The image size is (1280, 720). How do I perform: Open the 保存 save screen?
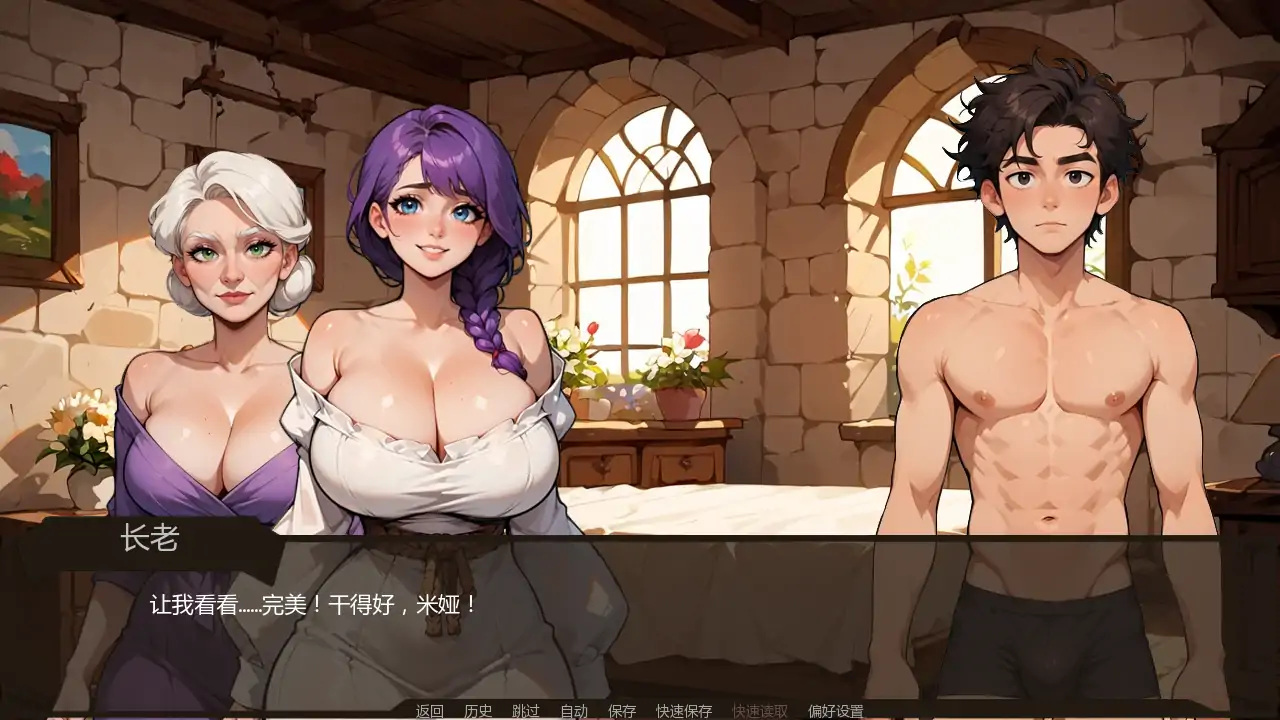point(621,712)
